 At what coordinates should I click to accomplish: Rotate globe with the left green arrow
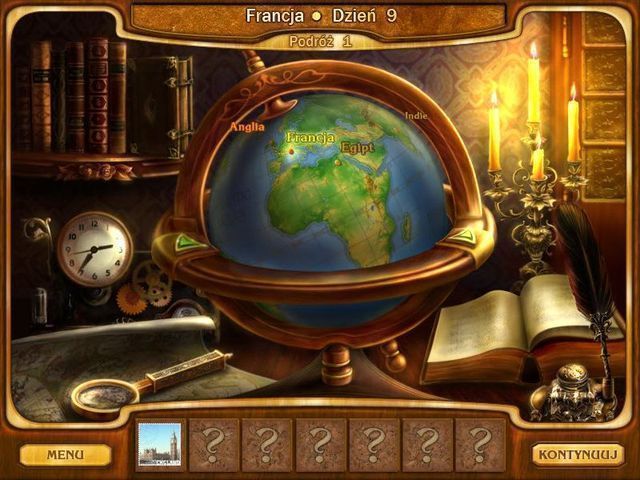(185, 242)
